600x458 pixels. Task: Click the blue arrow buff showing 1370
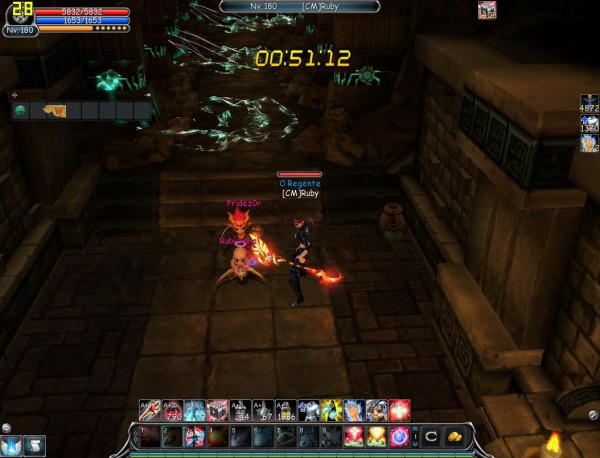[x=589, y=125]
